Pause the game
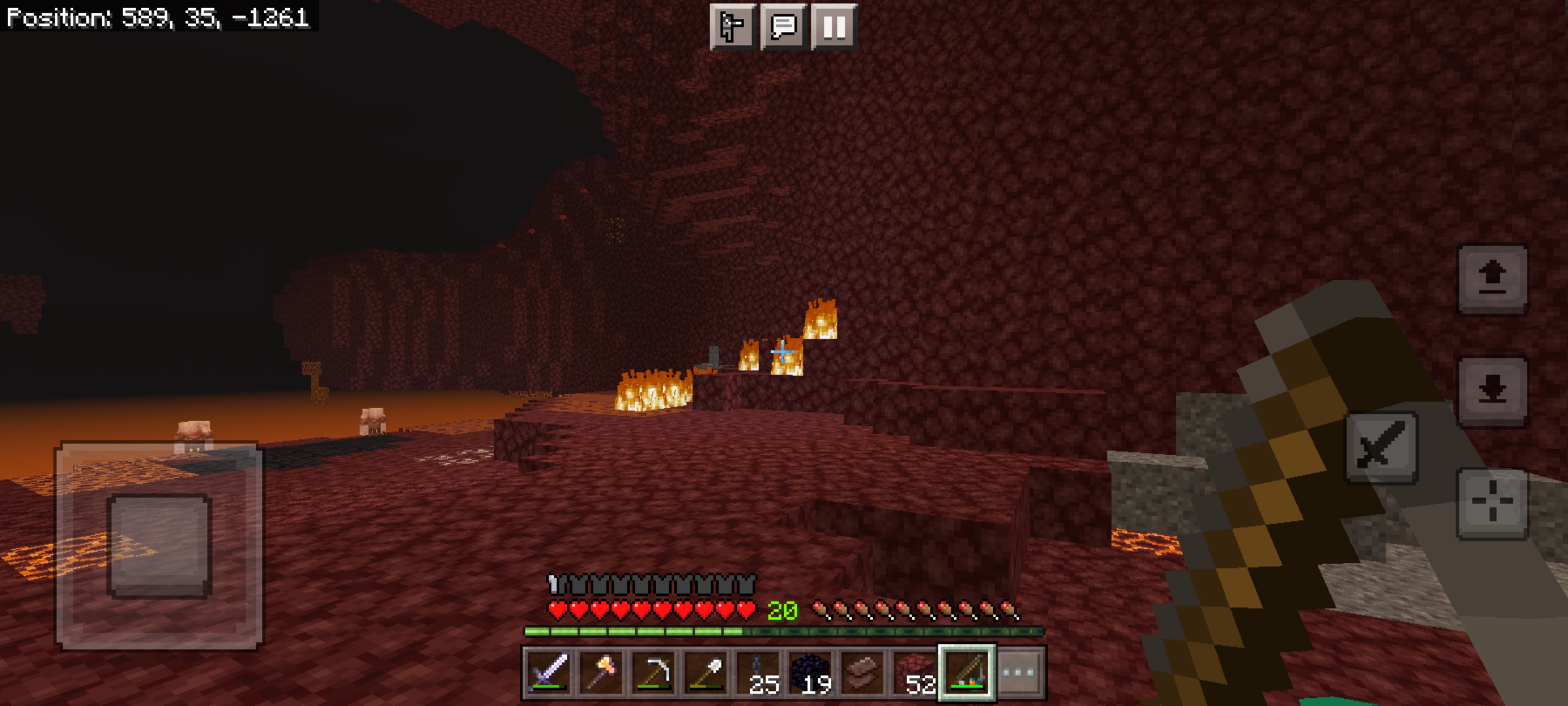Screen dimensions: 1568x706 (834, 27)
